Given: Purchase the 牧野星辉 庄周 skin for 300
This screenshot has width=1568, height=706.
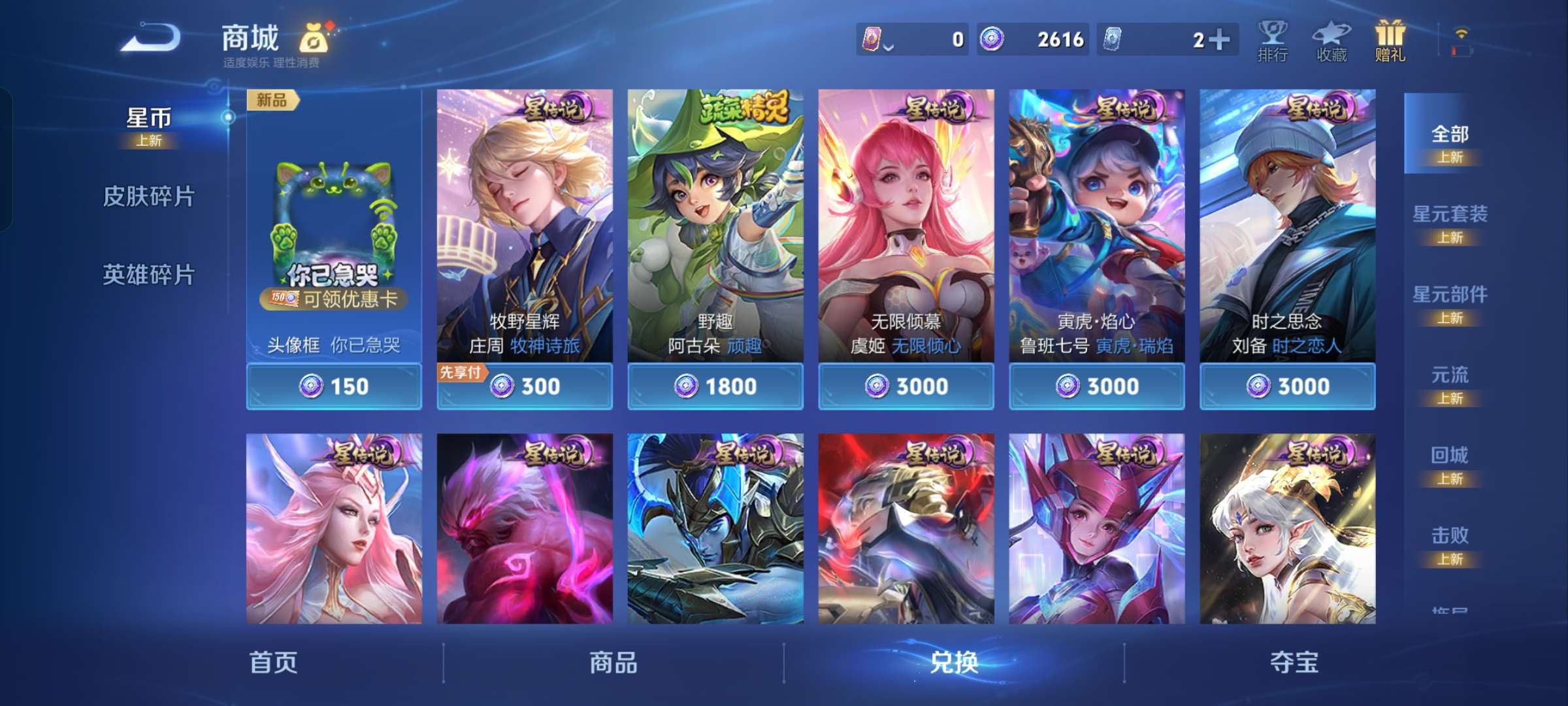Looking at the screenshot, I should point(524,386).
